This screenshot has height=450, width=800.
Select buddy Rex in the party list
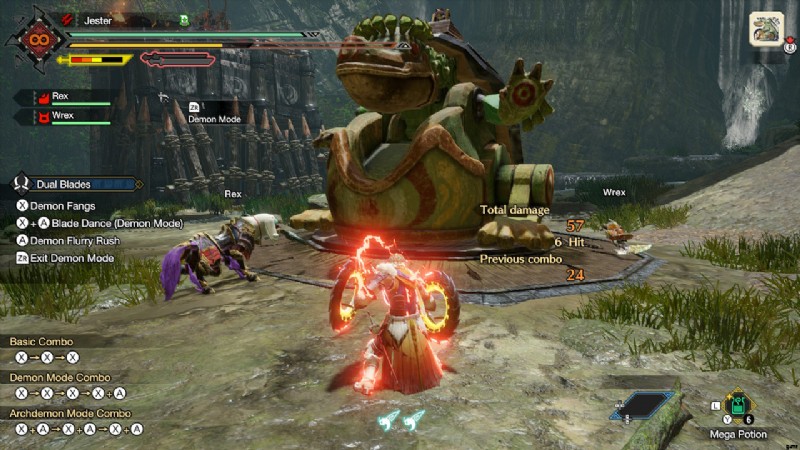(62, 97)
